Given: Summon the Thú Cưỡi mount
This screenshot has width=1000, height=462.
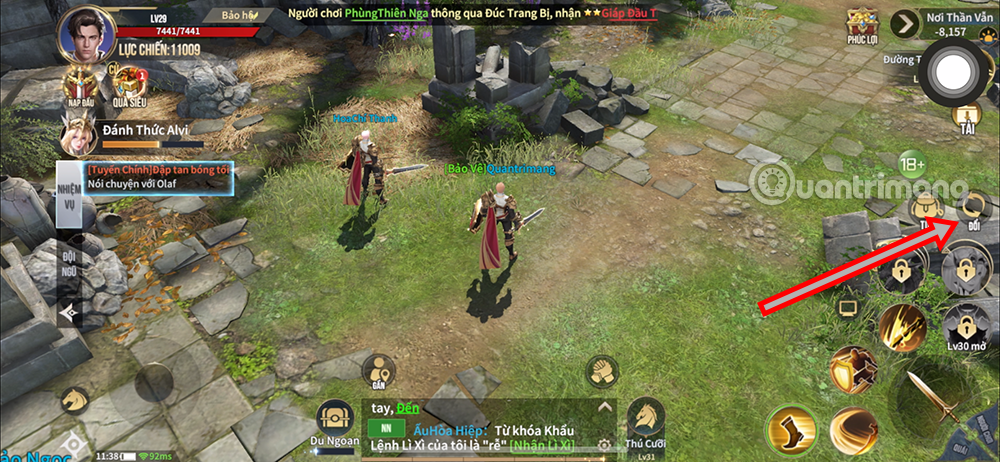Looking at the screenshot, I should [645, 420].
